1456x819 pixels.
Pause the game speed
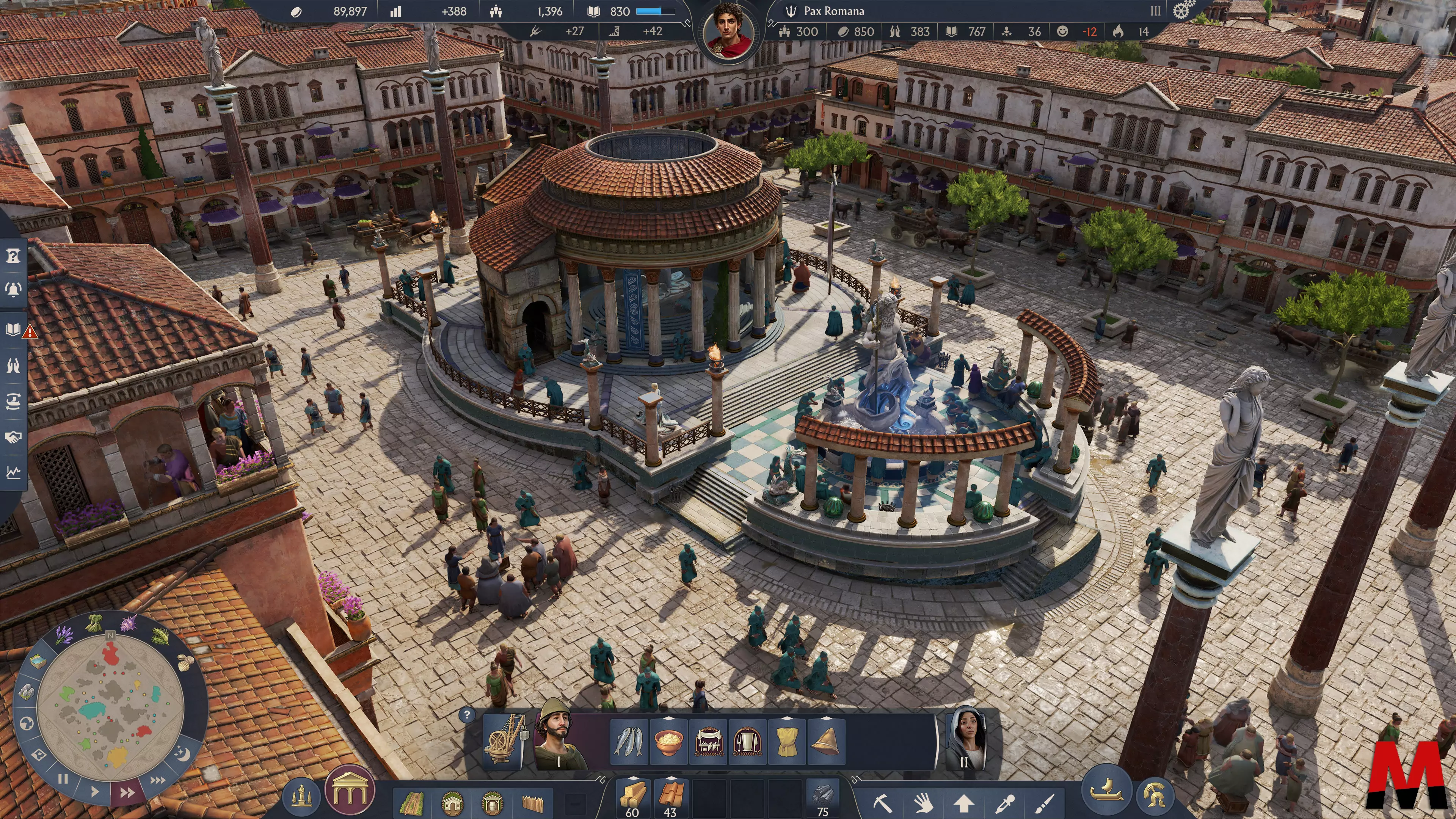point(63,780)
